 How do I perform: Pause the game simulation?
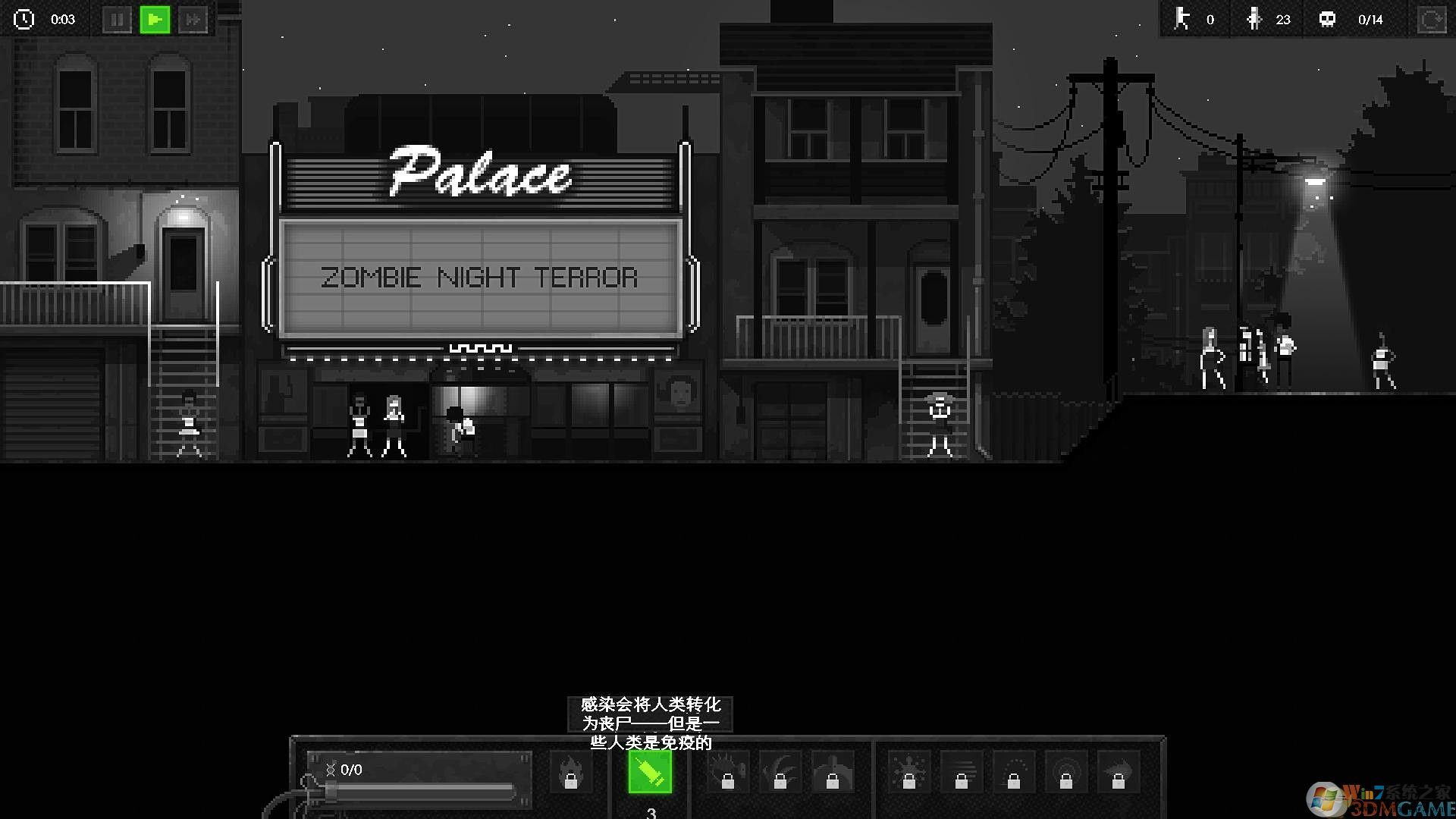click(117, 20)
